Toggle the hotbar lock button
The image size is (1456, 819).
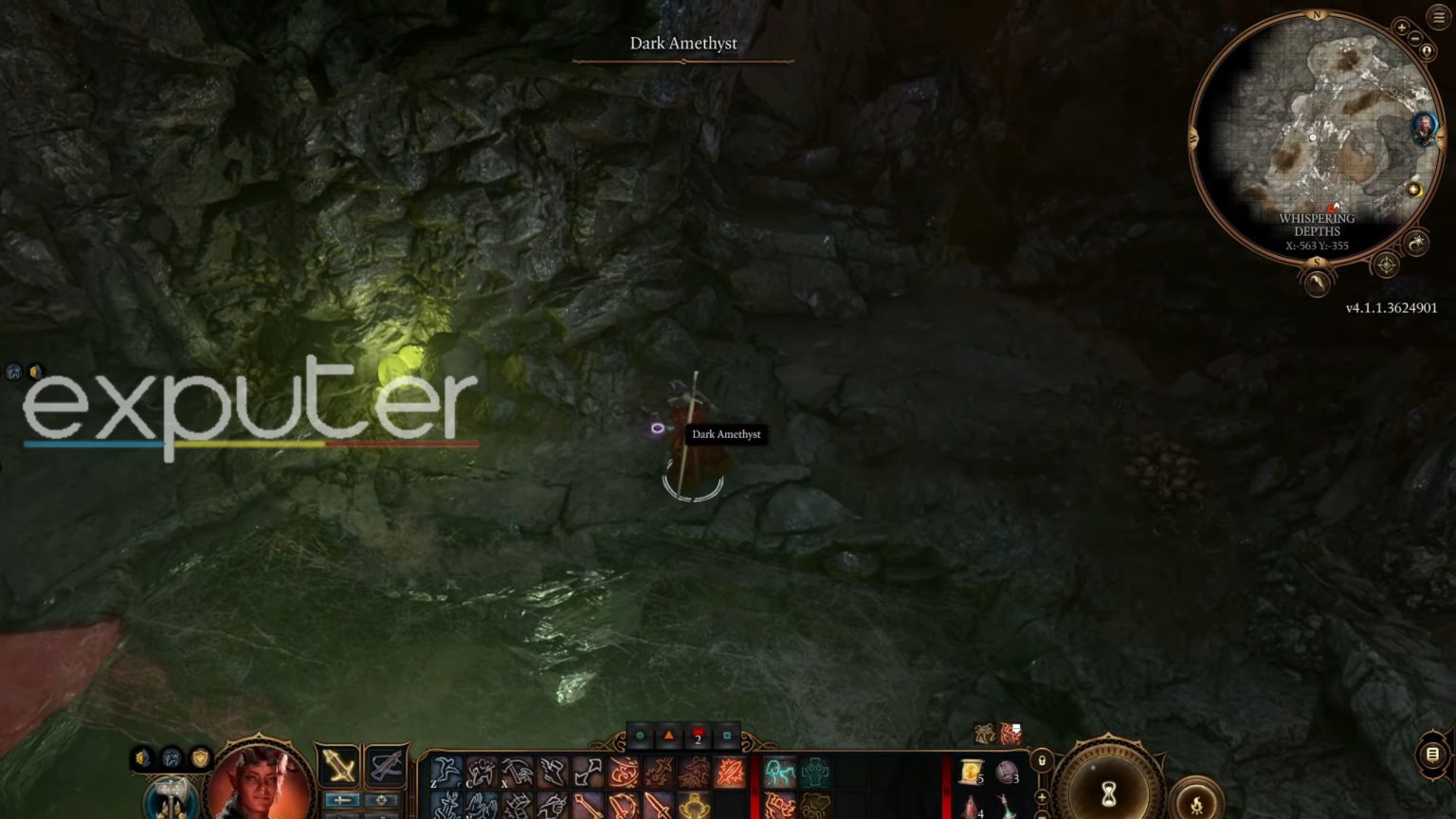pos(1042,760)
